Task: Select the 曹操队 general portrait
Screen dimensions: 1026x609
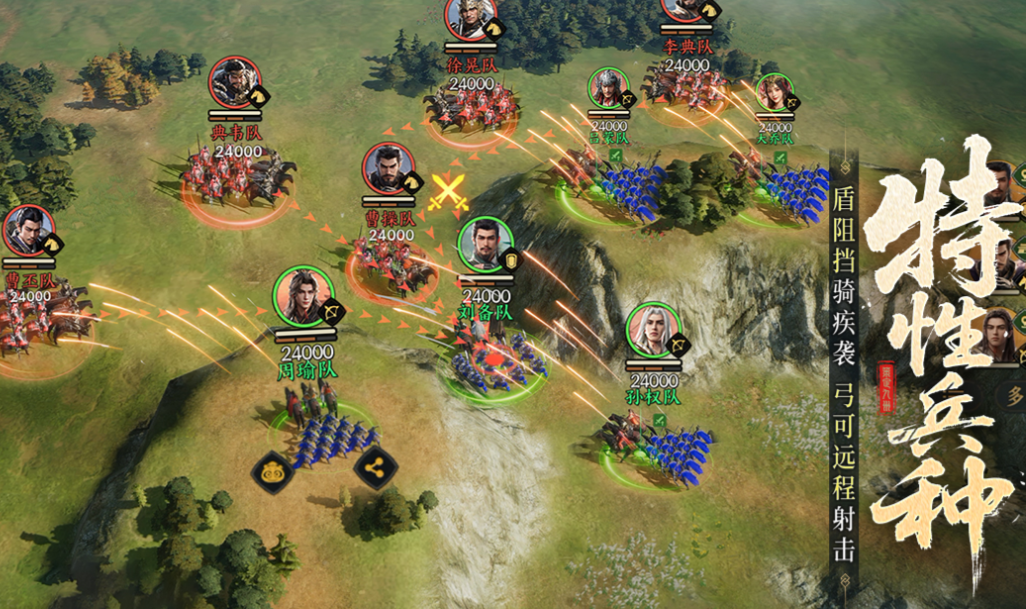Action: pos(388,168)
